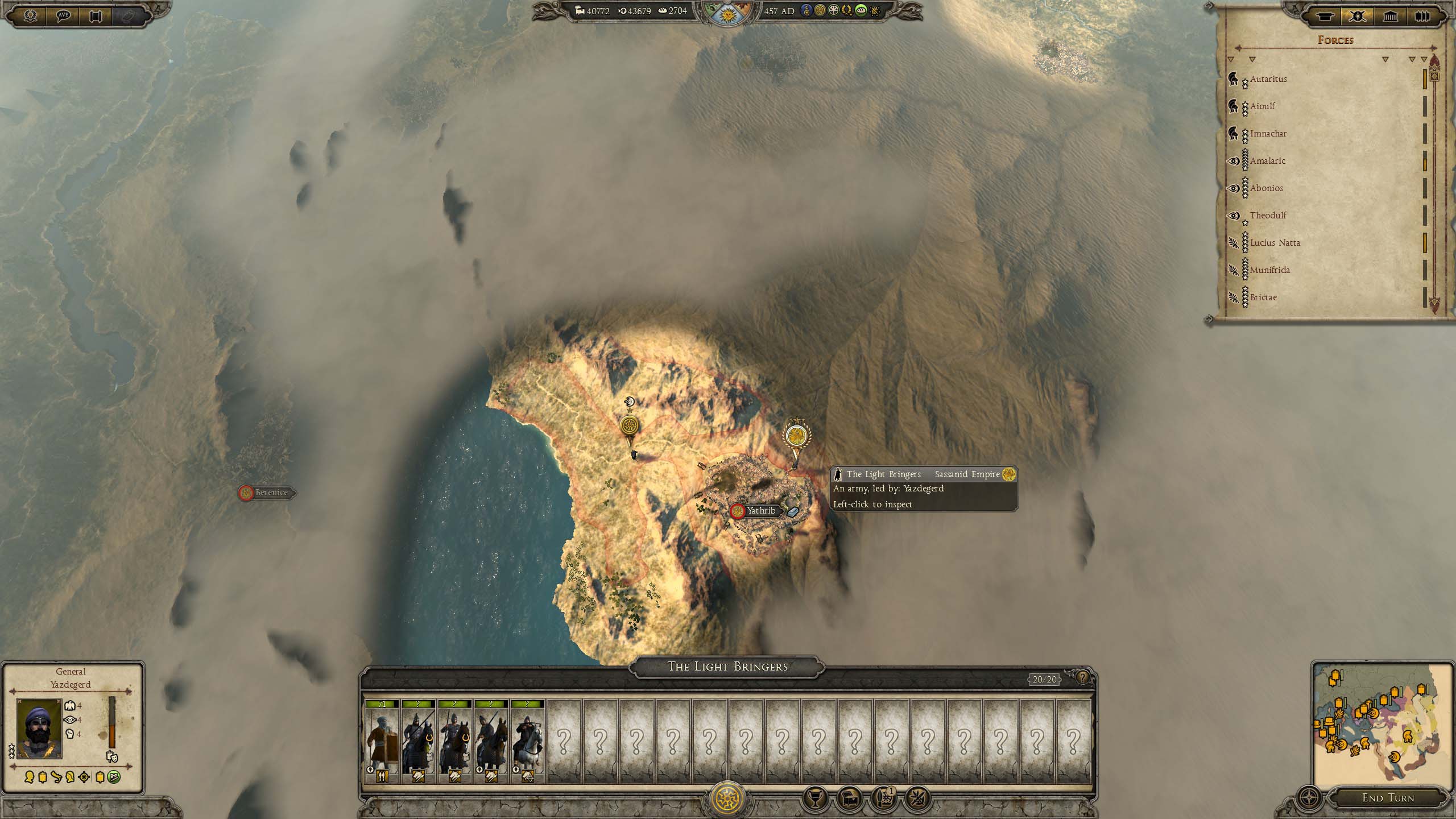Choose Lucius Natta in the Forces list
This screenshot has height=819, width=1456.
(1275, 243)
